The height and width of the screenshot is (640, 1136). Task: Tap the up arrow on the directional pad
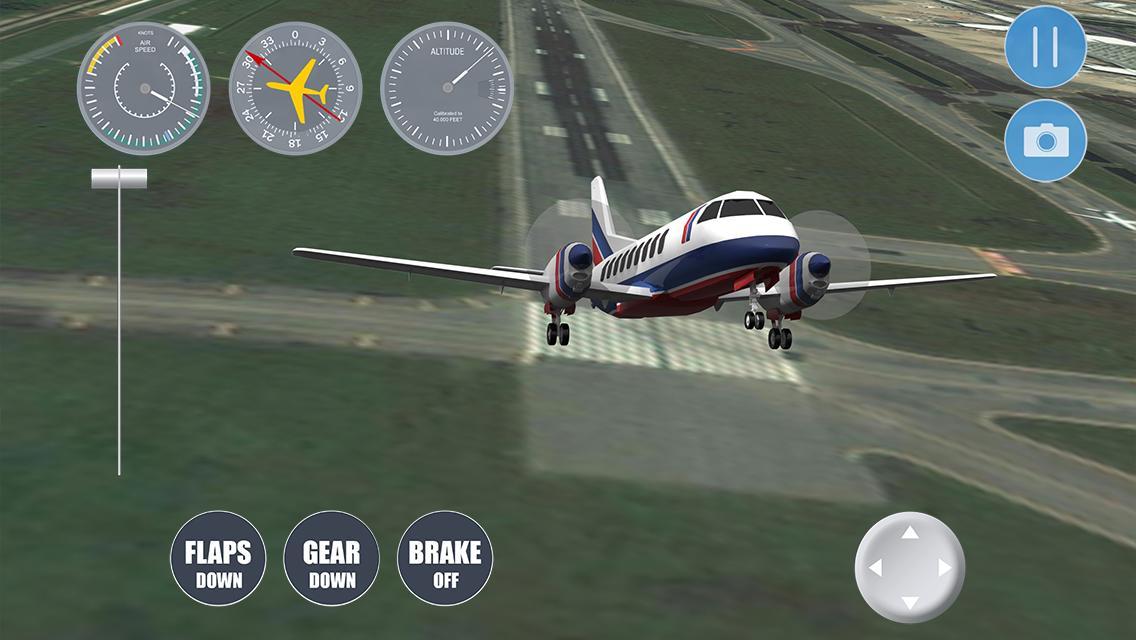pos(910,533)
